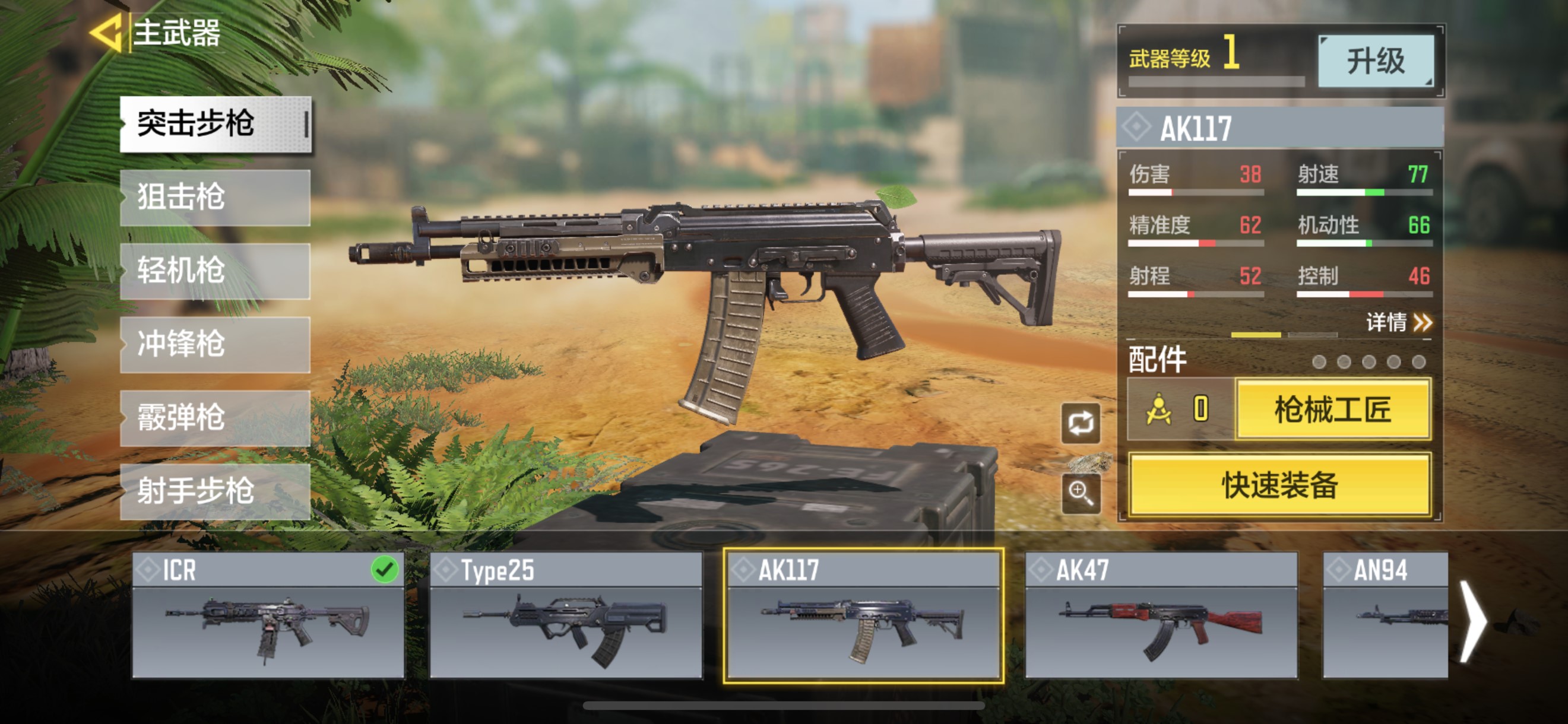Activate the magnifier zoom icon
Viewport: 1568px width, 724px height.
(x=1081, y=492)
